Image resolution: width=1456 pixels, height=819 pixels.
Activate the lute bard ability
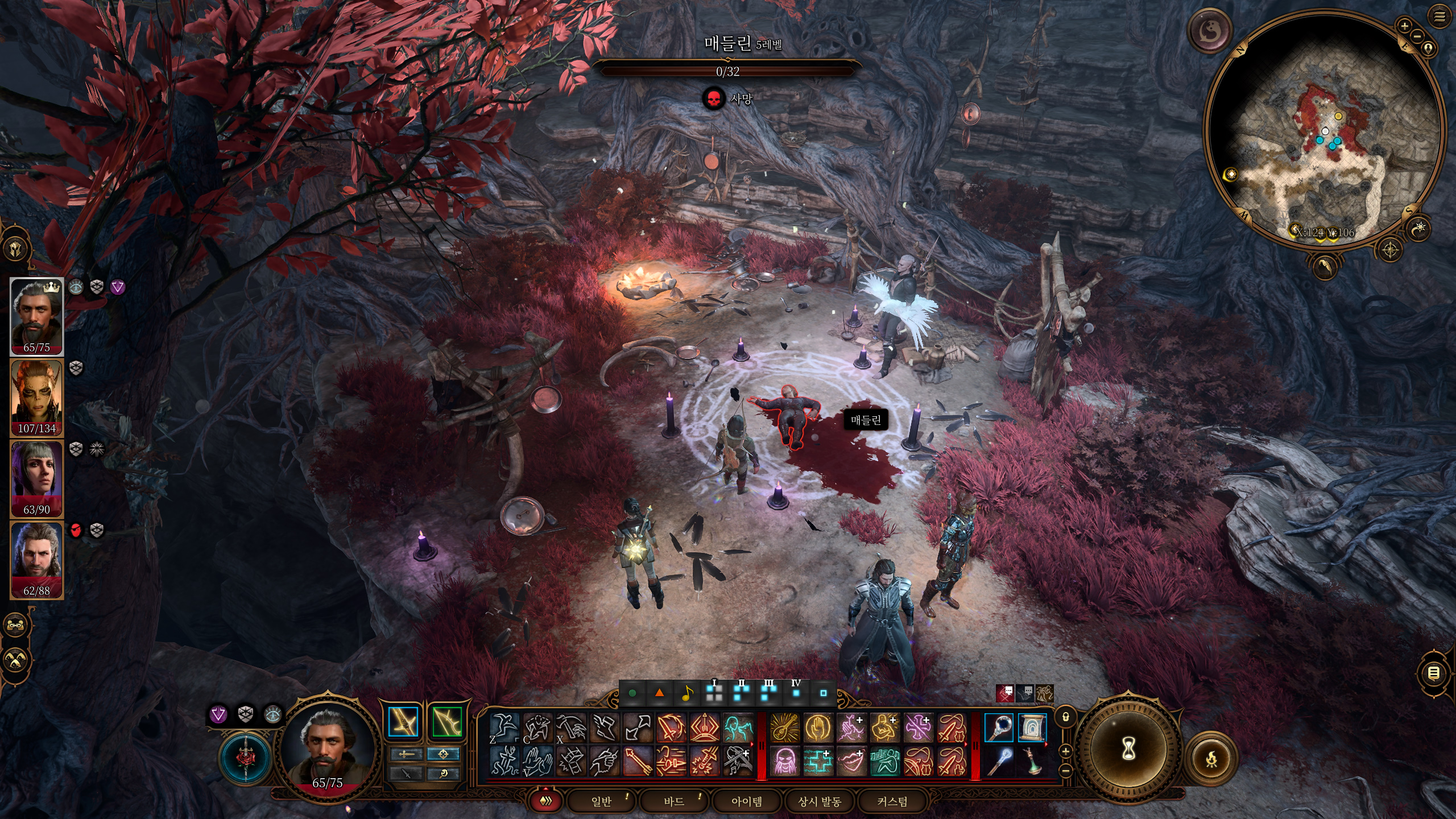[785, 727]
